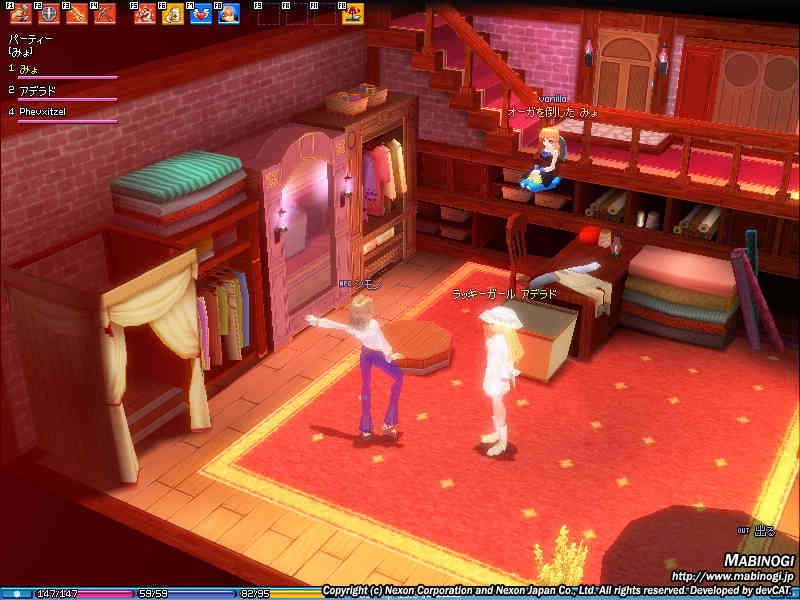The image size is (800, 600).
Task: Use the yellow first aid skill icon
Action: pyautogui.click(x=173, y=14)
